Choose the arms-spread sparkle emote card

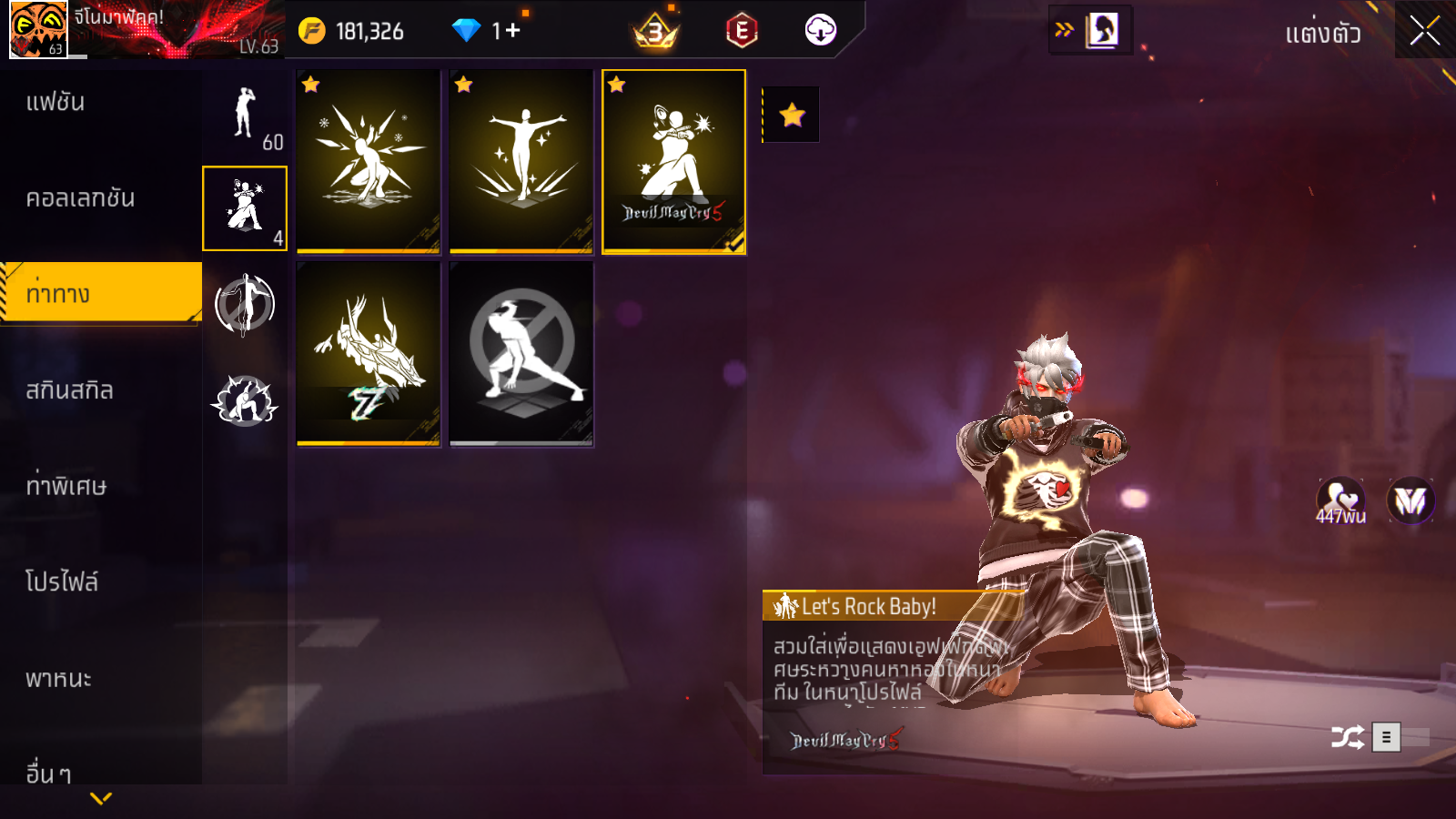pos(521,161)
